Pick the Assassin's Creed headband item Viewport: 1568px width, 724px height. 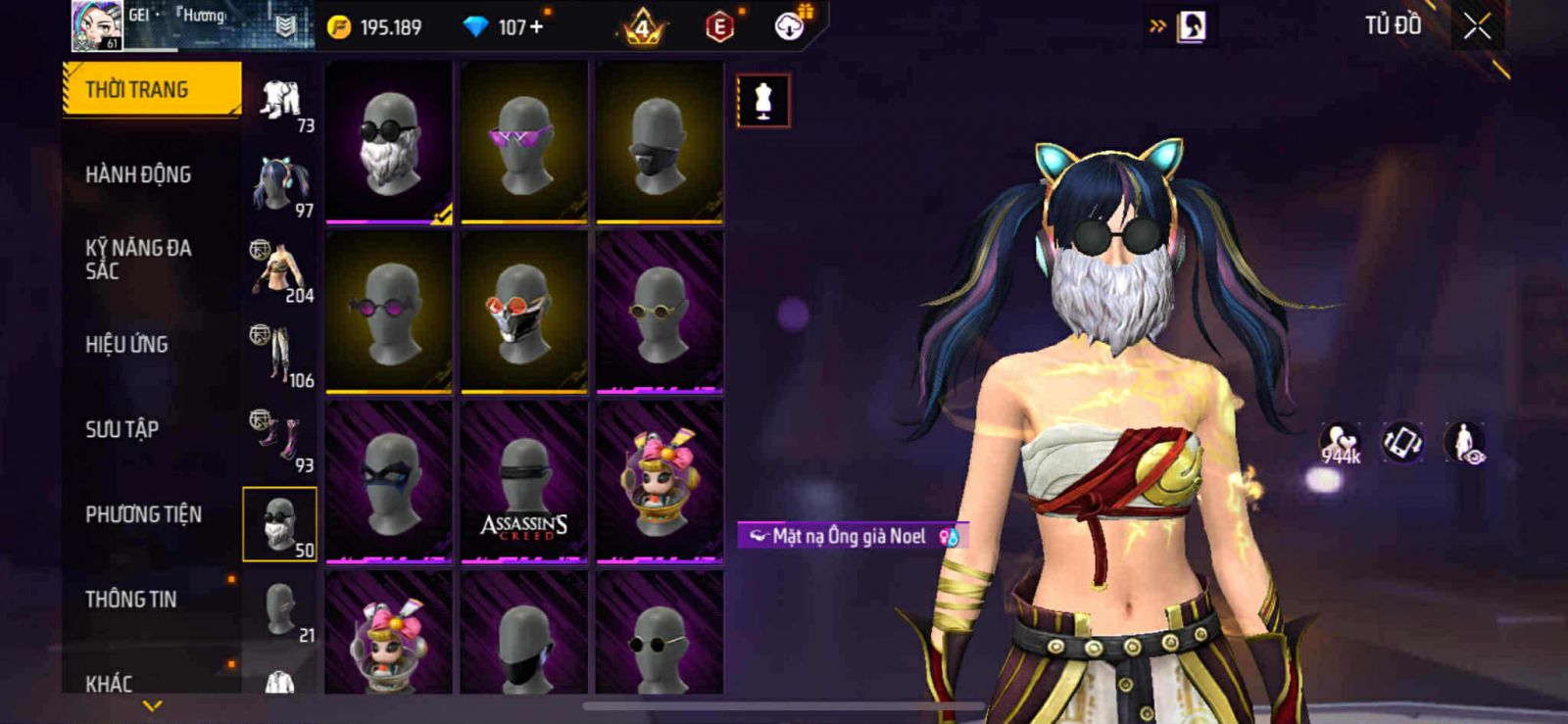coord(524,482)
